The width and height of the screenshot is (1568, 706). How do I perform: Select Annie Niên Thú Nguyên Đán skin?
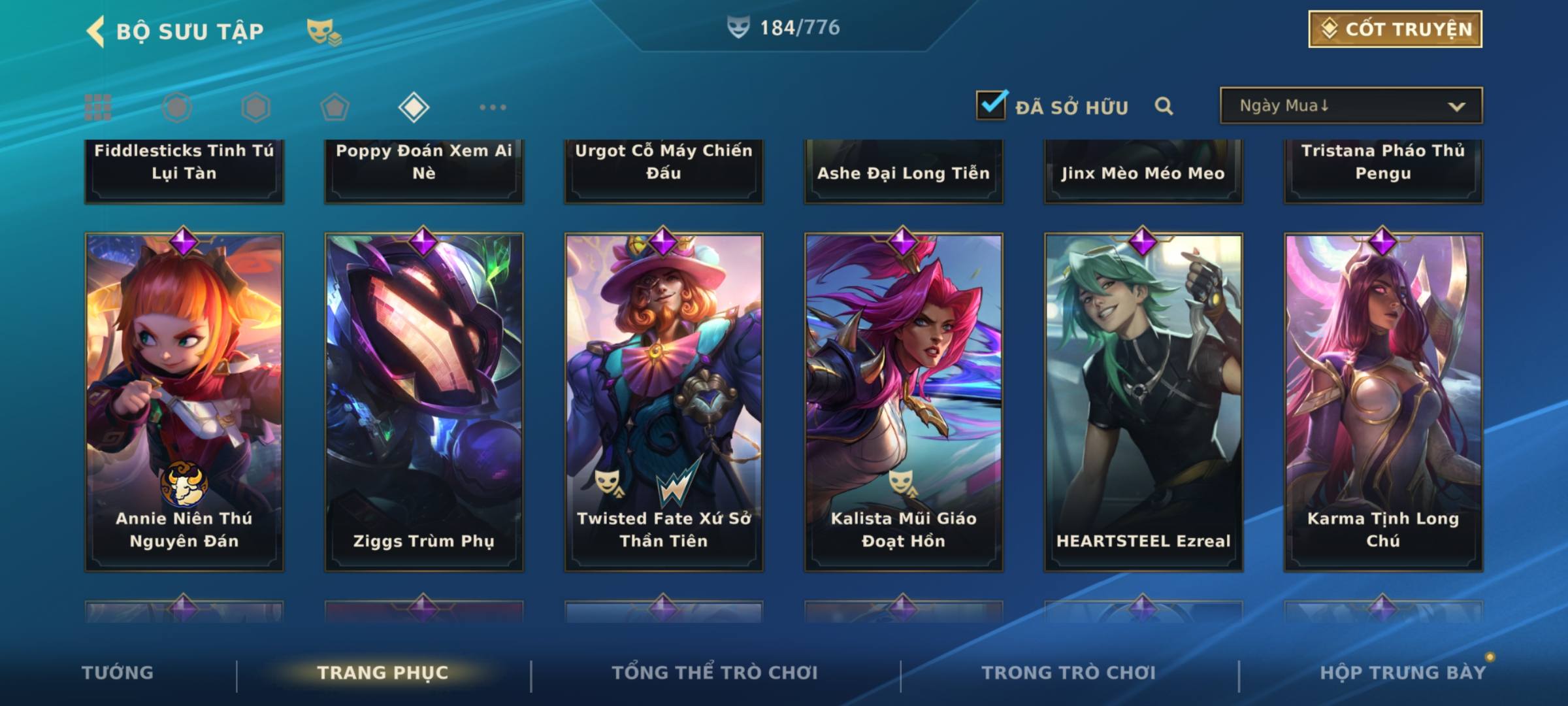coord(184,401)
